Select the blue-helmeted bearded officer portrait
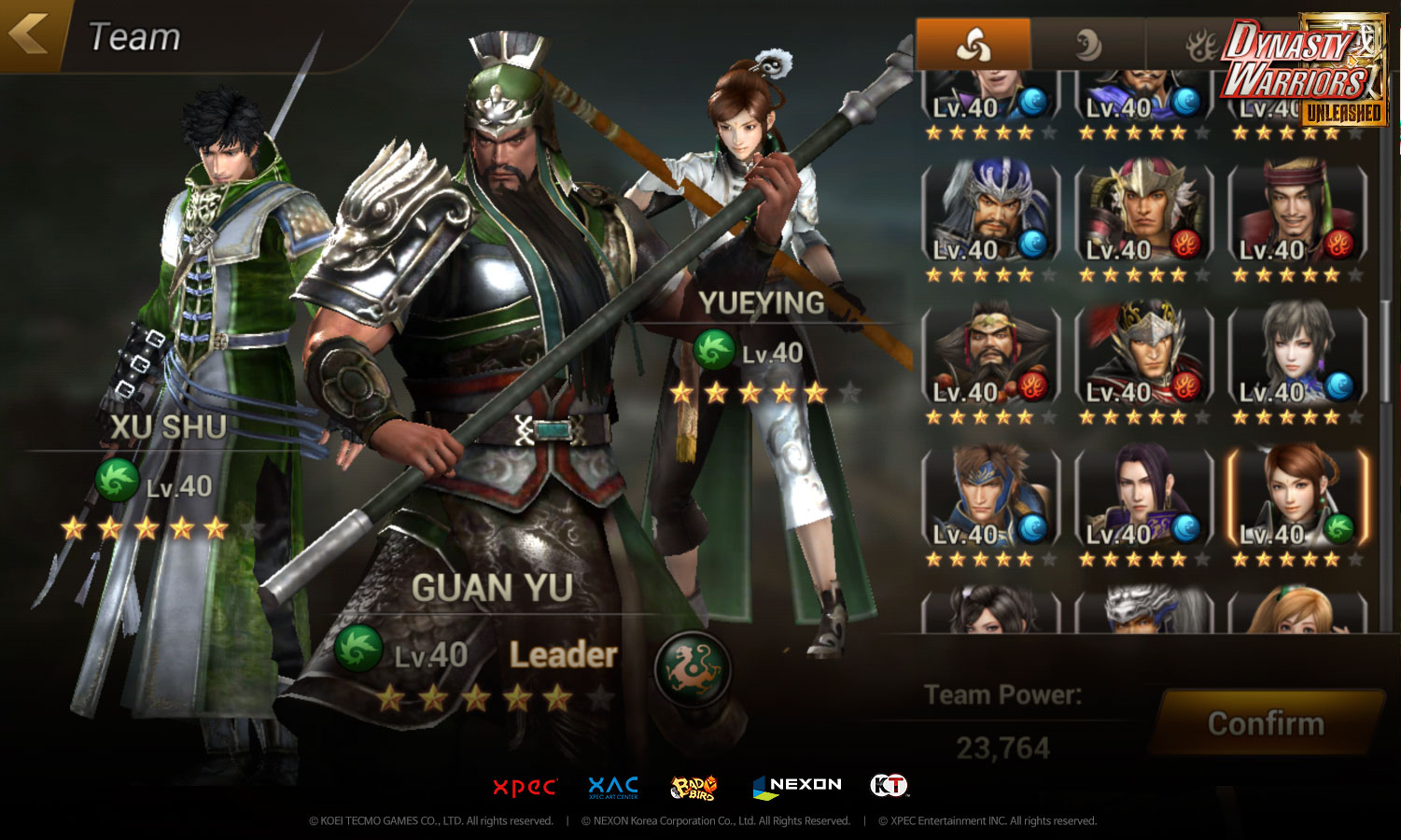Screen dimensions: 1401x840 [990, 214]
